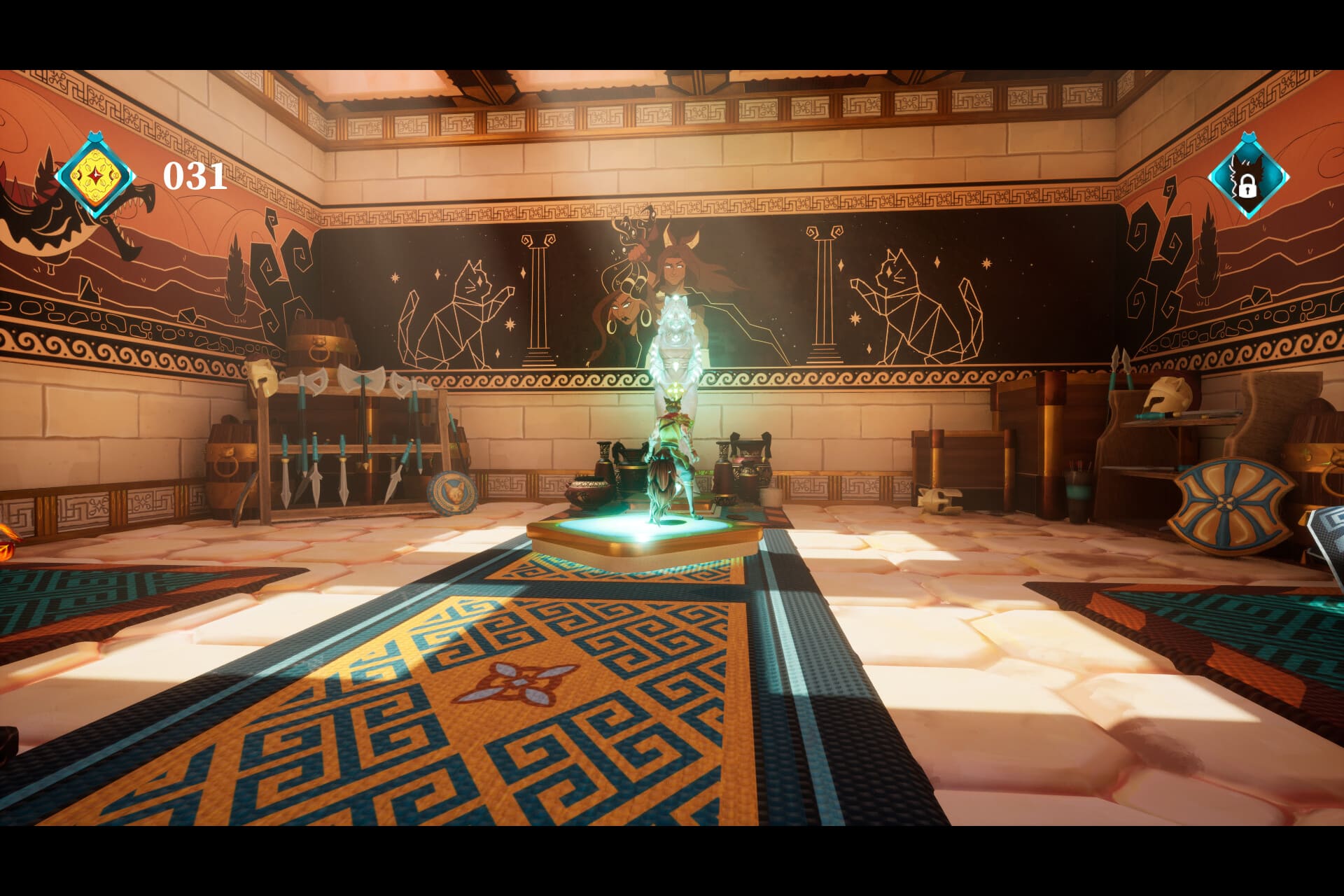Select the locked cat ability icon
Viewport: 1344px width, 896px height.
click(x=1247, y=176)
